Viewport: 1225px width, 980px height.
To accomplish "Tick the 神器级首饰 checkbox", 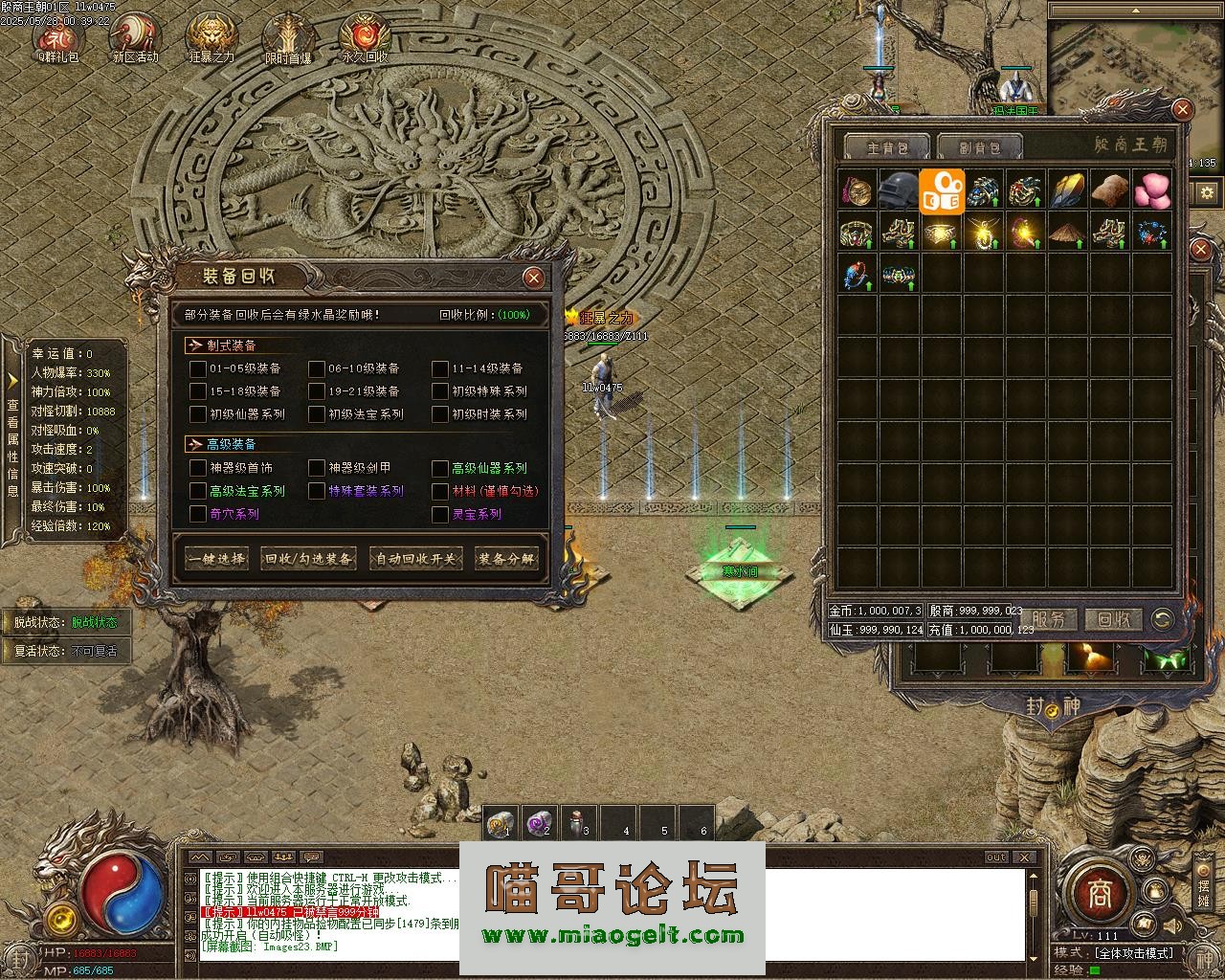I will click(198, 468).
